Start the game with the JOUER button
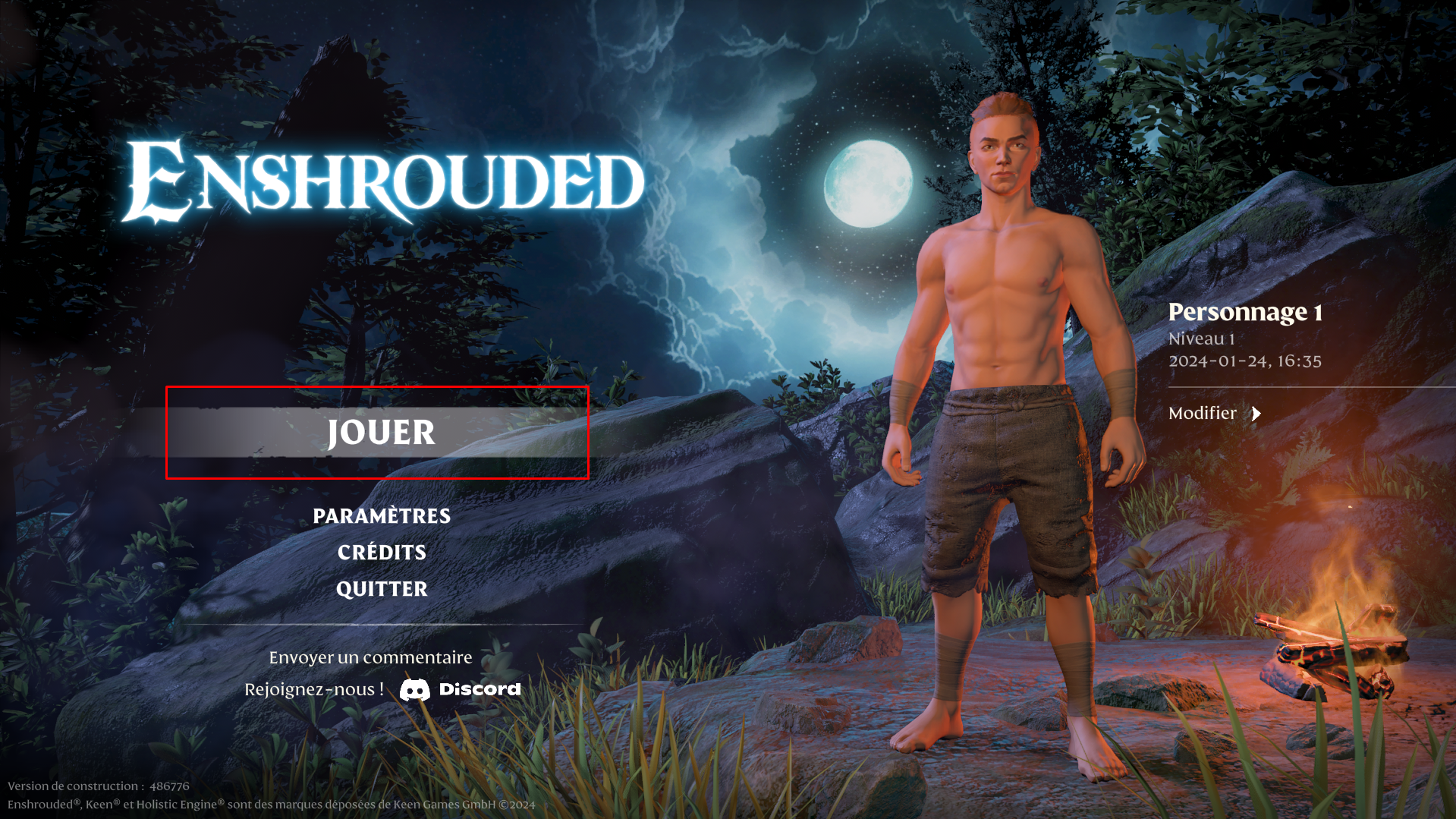1456x819 pixels. (381, 433)
